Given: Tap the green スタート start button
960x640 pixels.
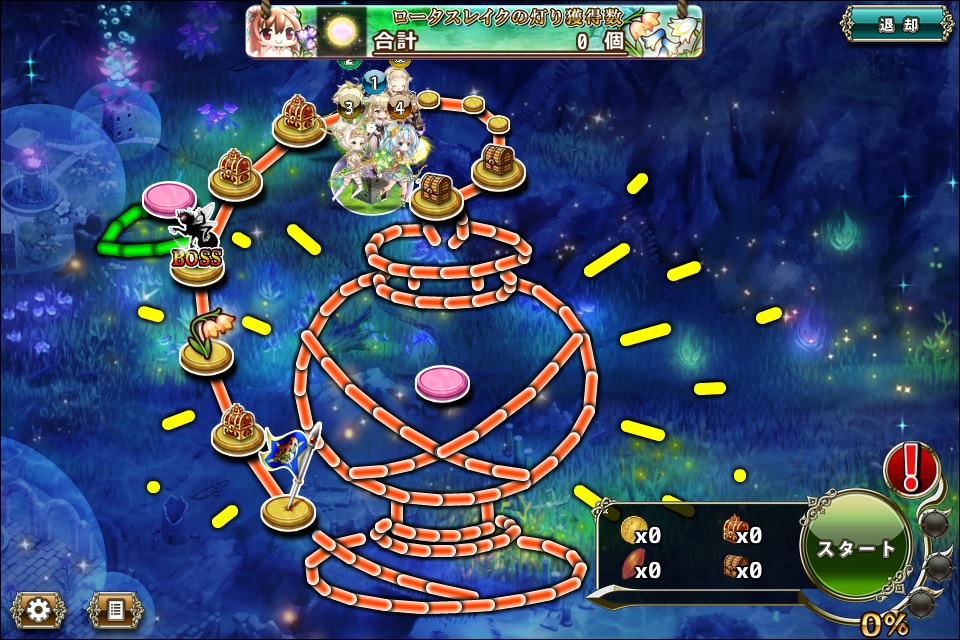Looking at the screenshot, I should 856,548.
